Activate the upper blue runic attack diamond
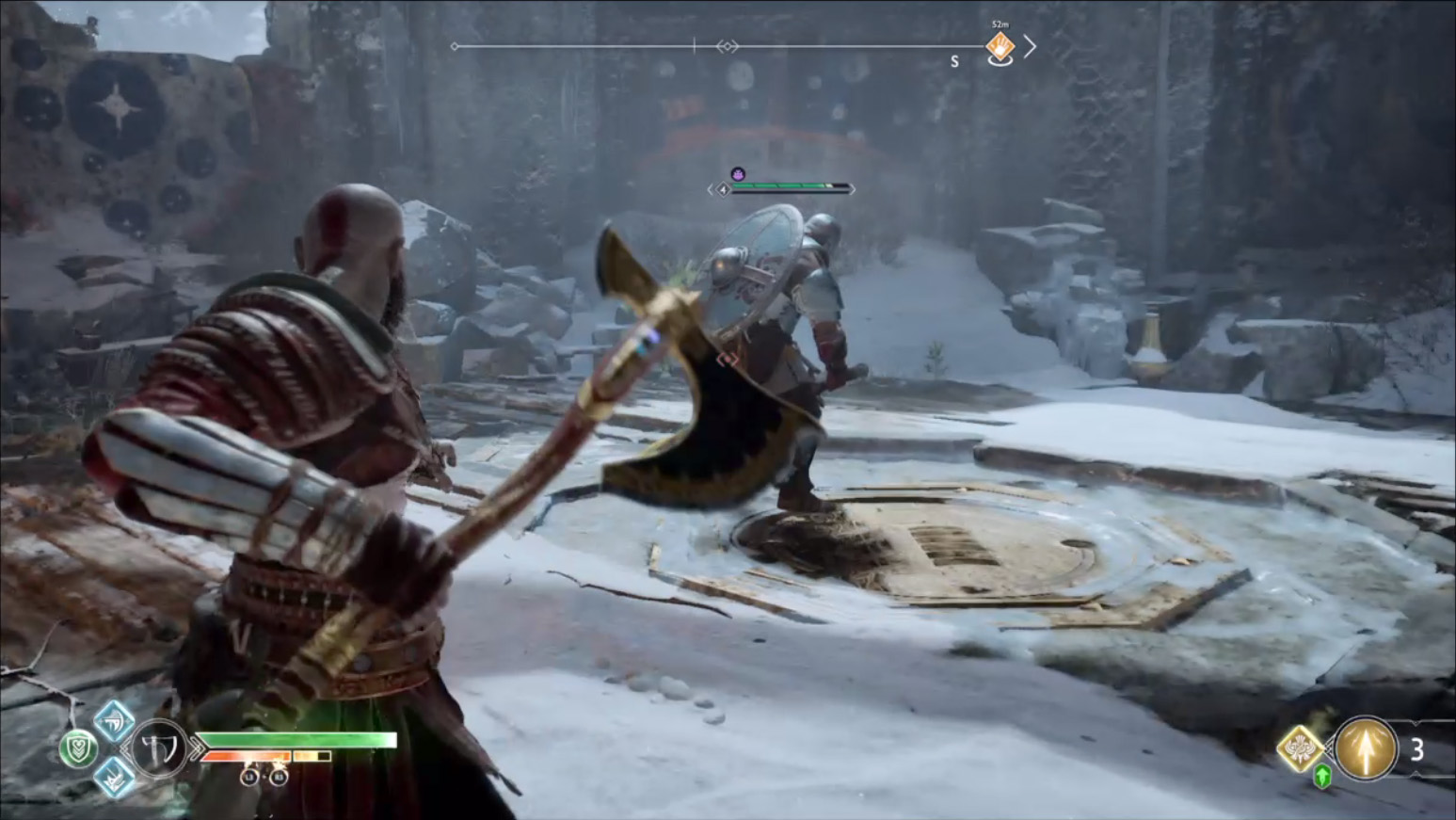1456x820 pixels. point(114,721)
